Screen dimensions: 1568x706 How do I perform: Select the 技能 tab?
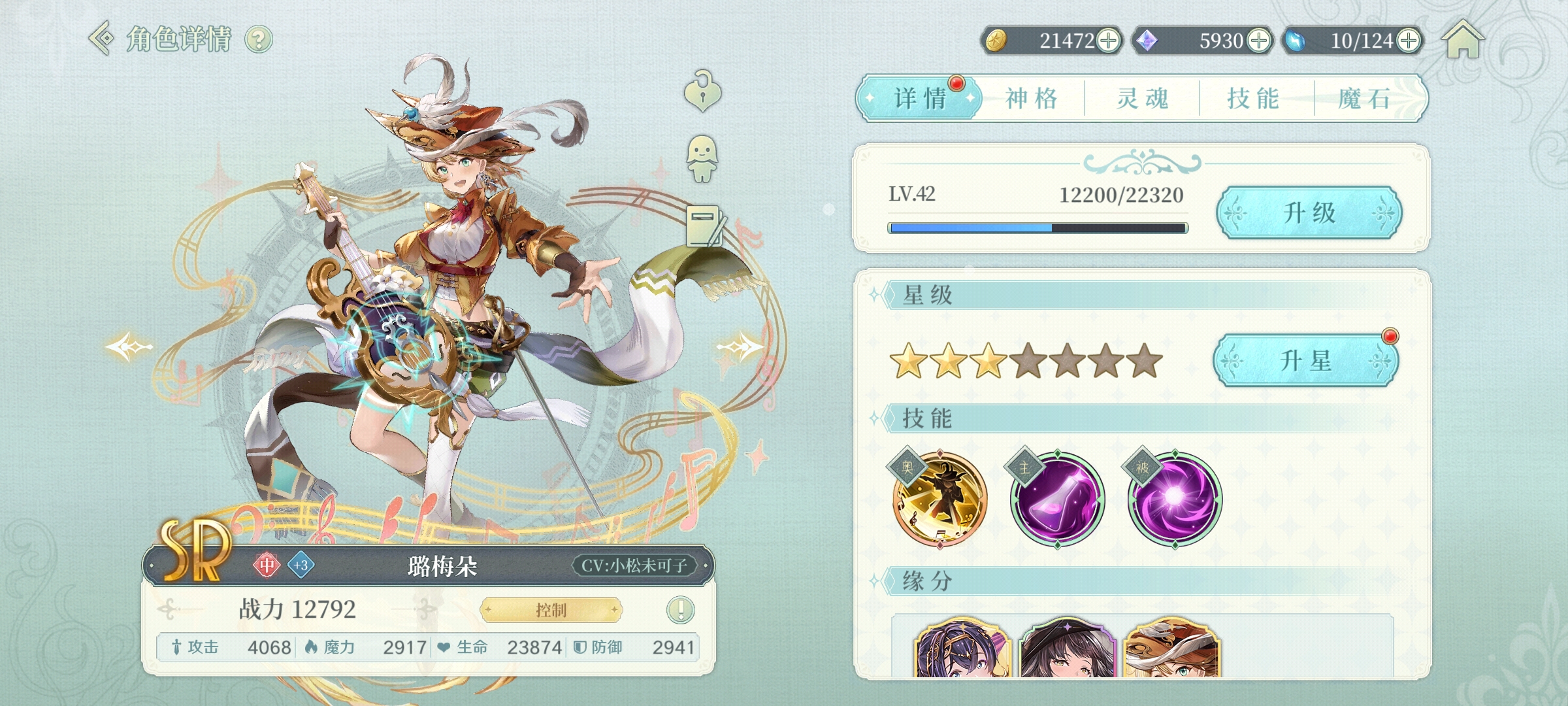click(x=1253, y=99)
